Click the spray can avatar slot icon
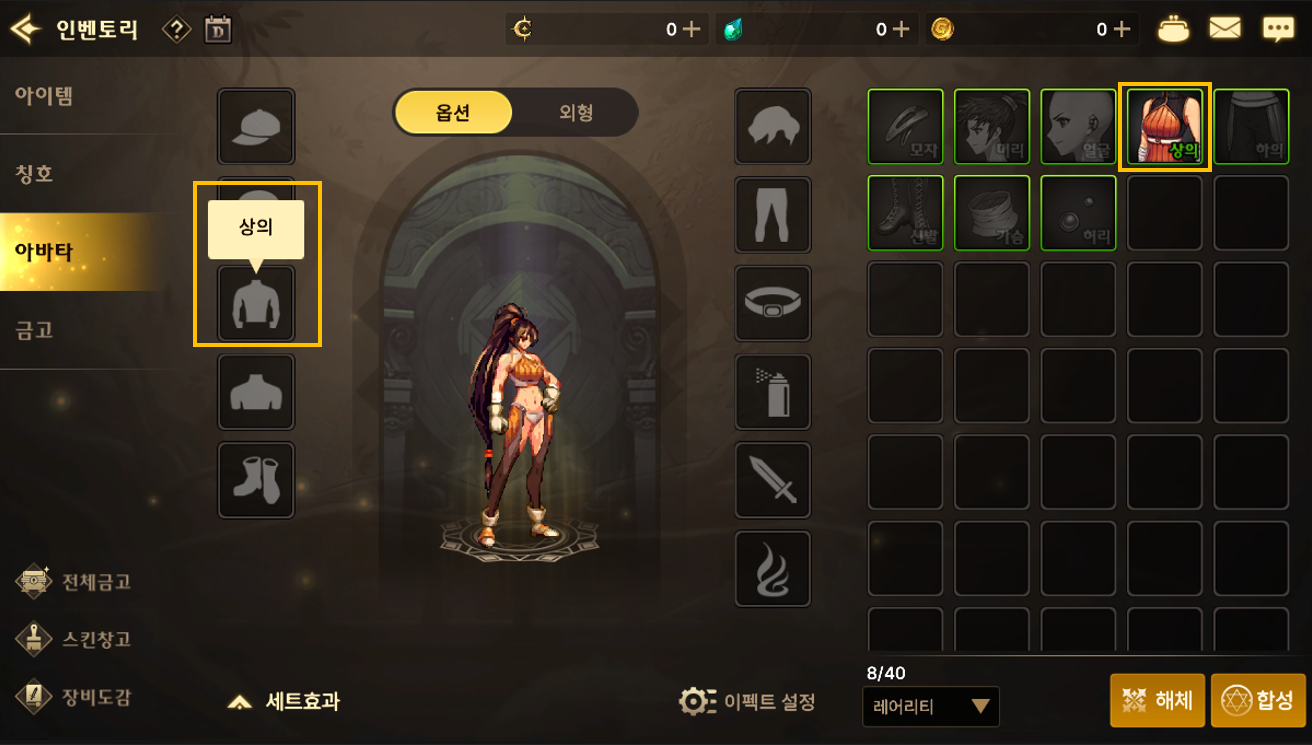Screen dimensions: 1312x745 [771, 391]
